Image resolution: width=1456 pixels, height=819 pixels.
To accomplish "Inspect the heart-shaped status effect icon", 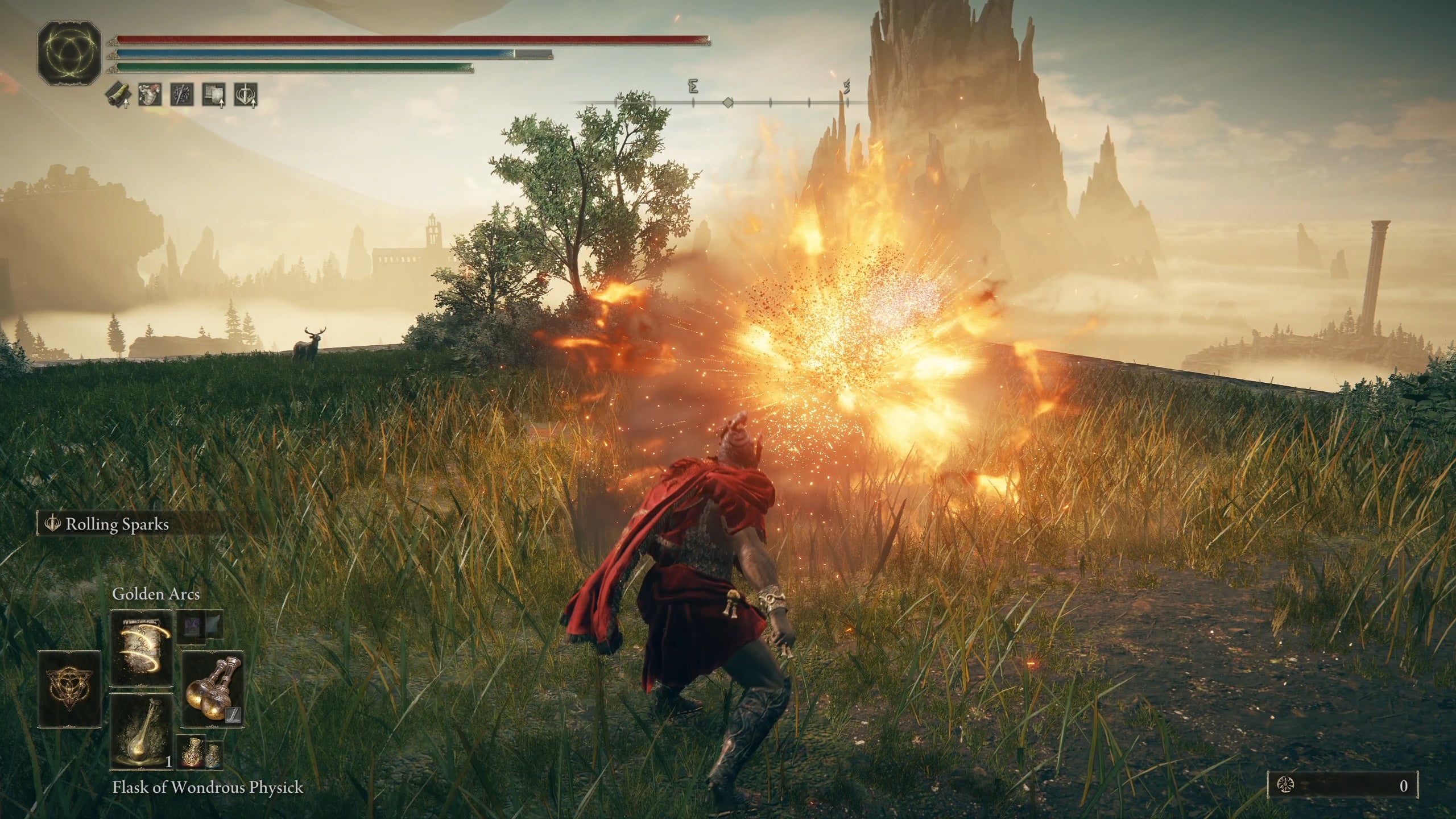I will coord(150,95).
